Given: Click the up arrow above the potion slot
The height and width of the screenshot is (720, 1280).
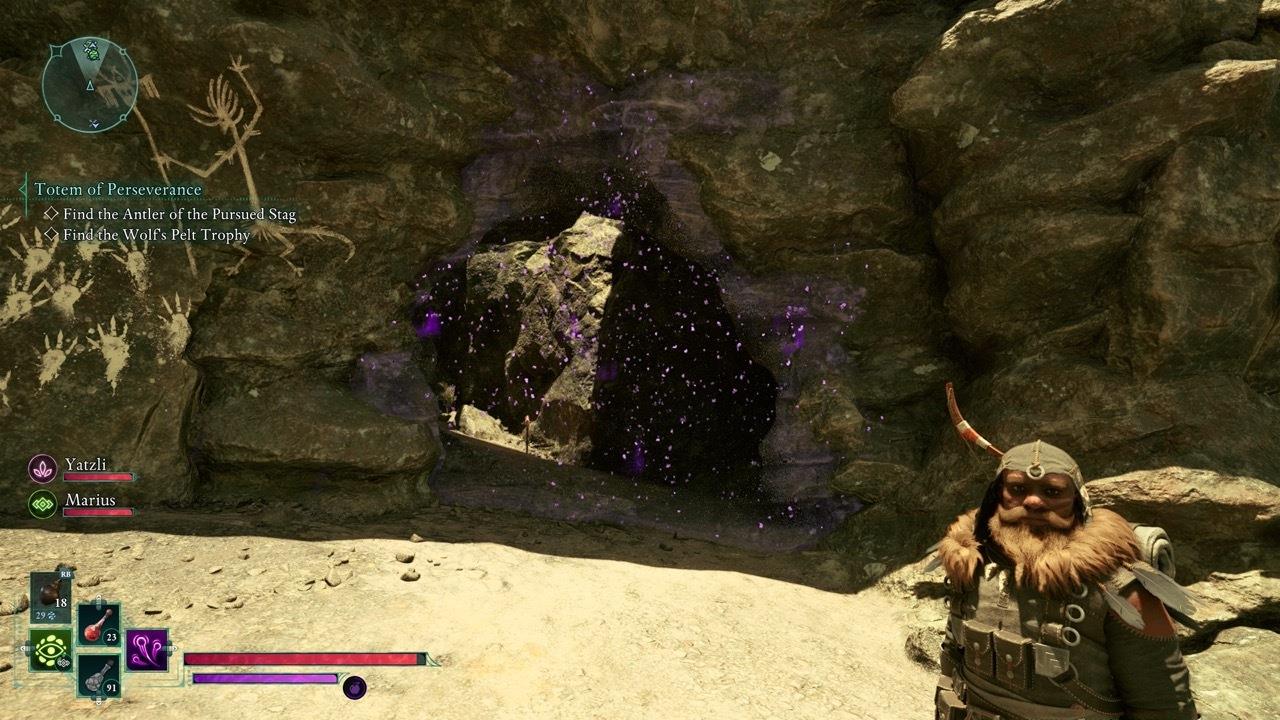Looking at the screenshot, I should [x=98, y=599].
